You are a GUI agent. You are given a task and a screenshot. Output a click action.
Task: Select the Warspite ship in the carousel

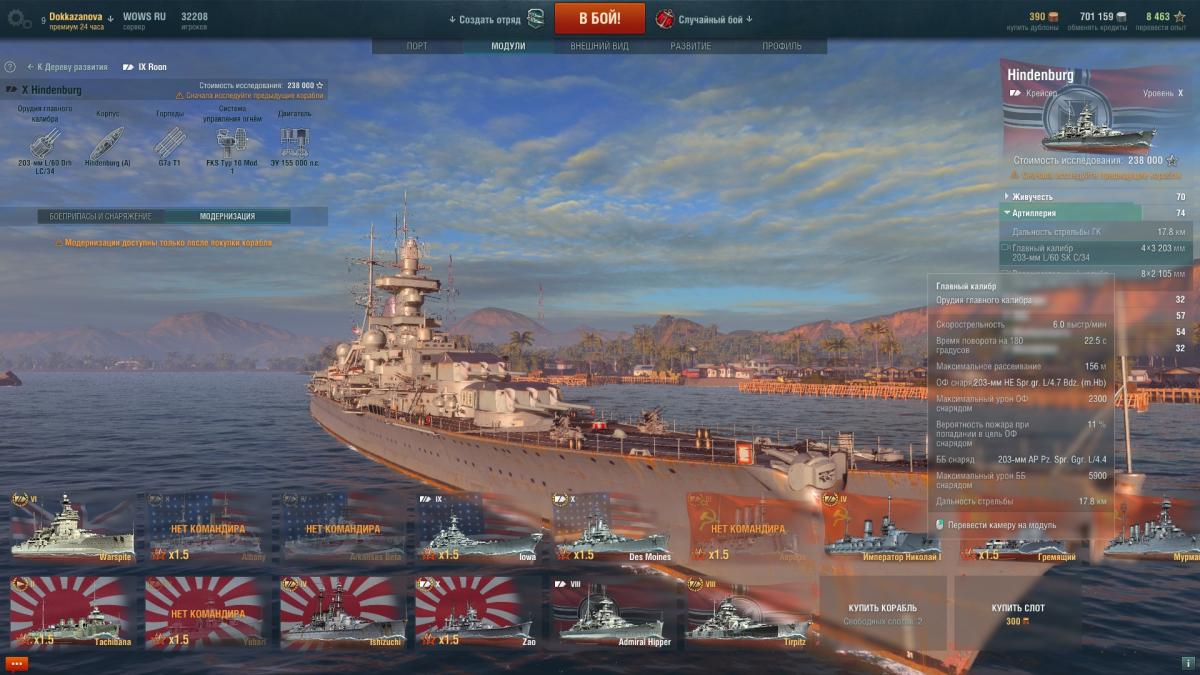click(71, 527)
